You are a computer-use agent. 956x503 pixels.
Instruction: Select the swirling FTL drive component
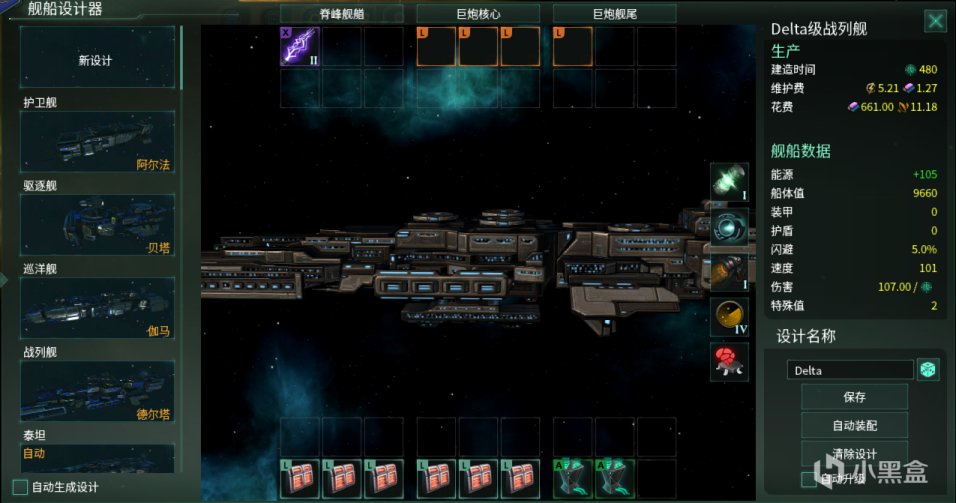(730, 227)
